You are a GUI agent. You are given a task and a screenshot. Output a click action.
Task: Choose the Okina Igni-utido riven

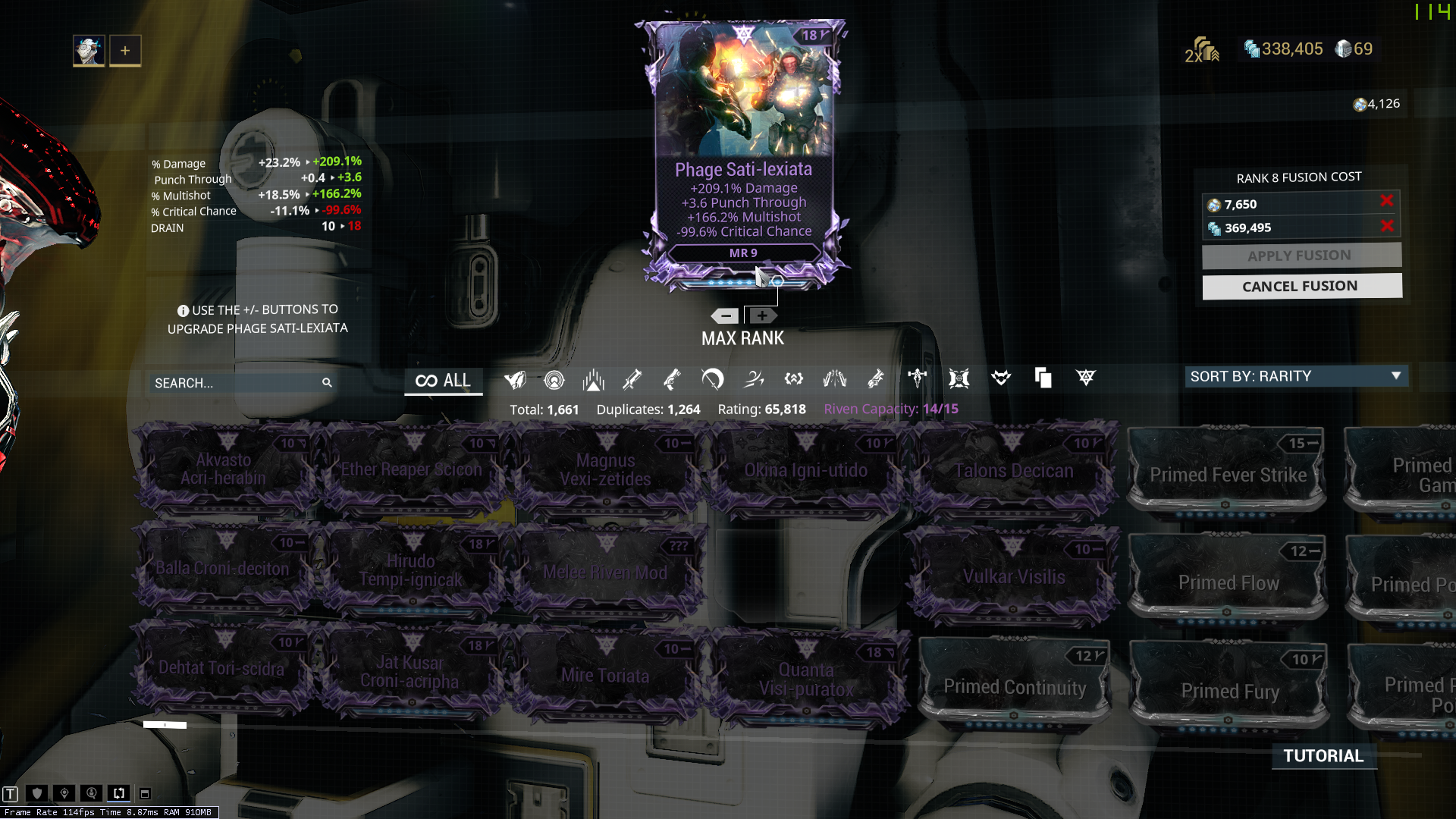(805, 470)
